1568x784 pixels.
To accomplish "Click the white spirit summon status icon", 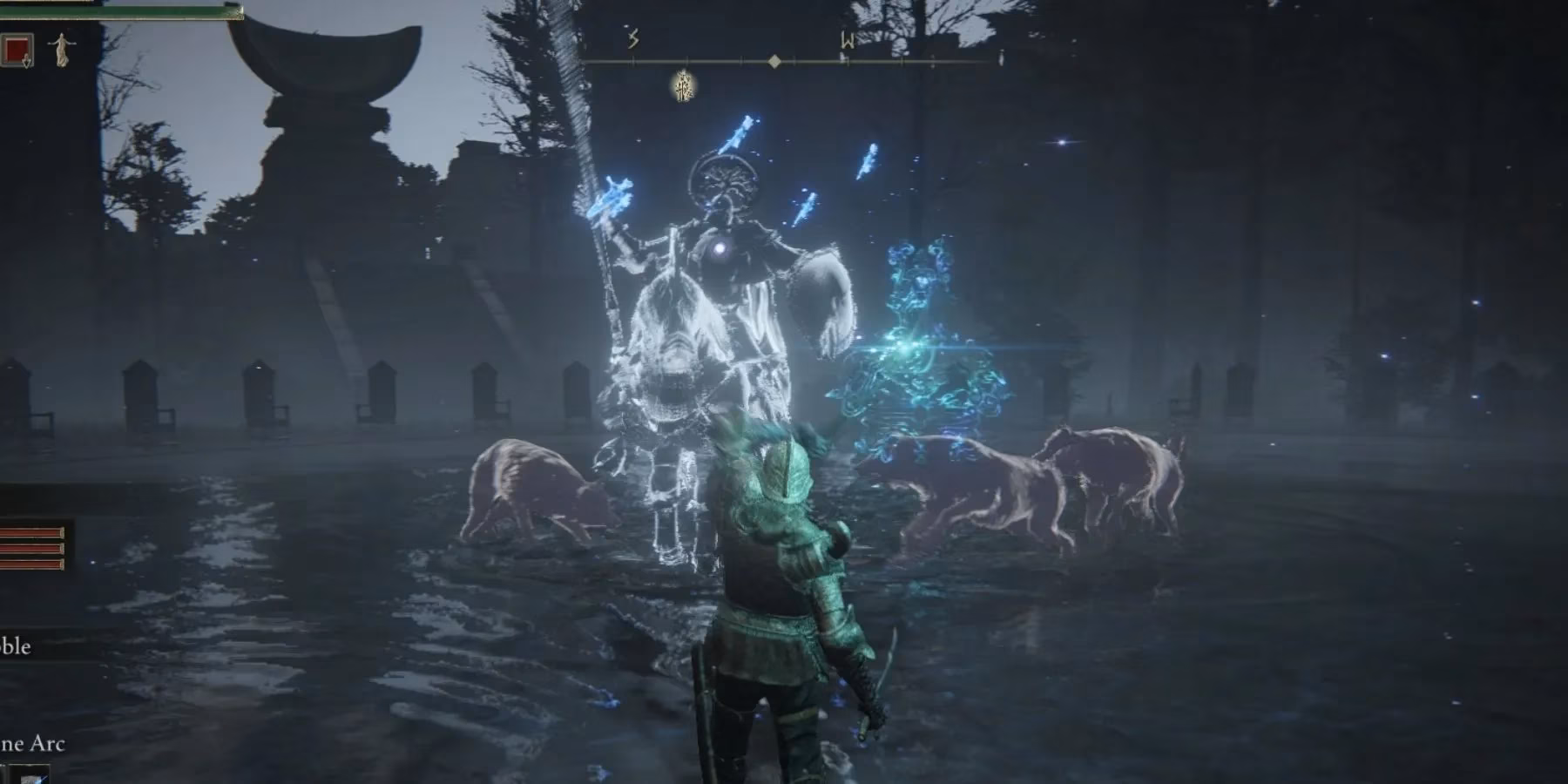I will point(61,51).
